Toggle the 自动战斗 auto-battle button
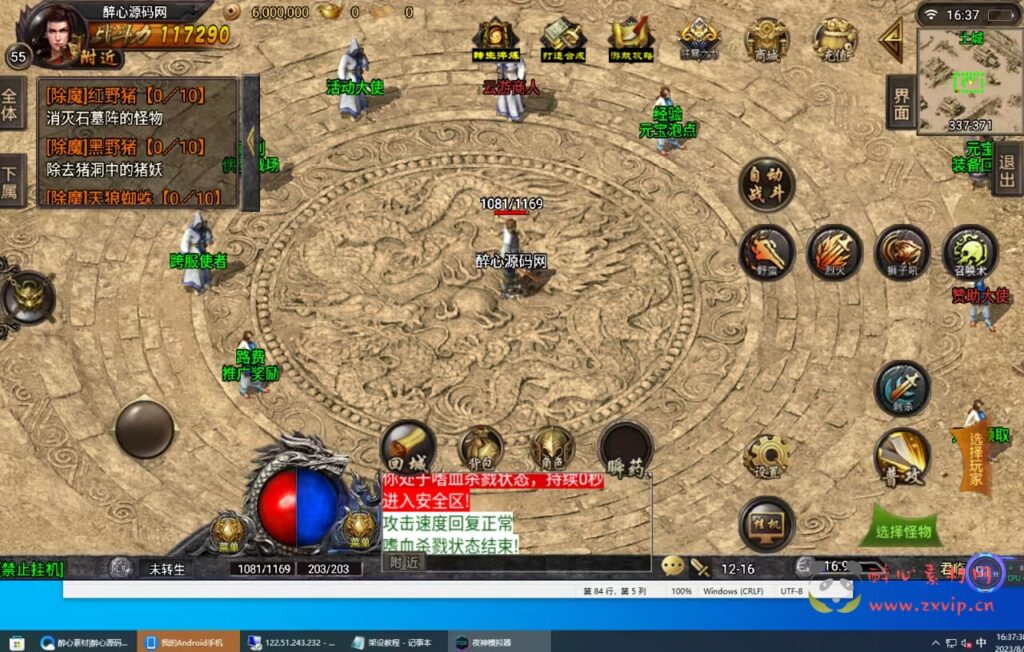The image size is (1024, 652). 767,184
